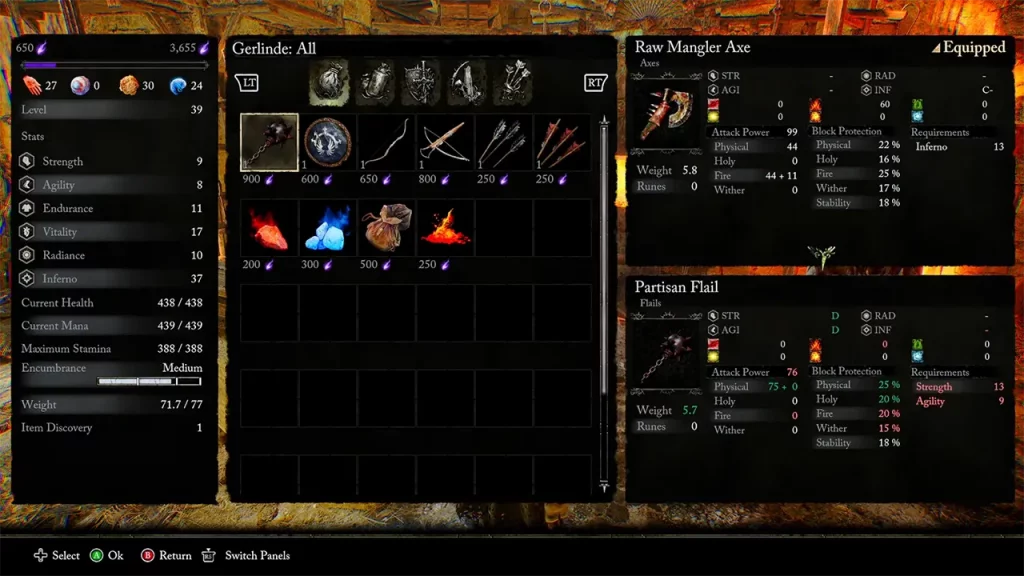Viewport: 1024px width, 576px height.
Task: Select the brown leather pouch item
Action: pos(386,228)
